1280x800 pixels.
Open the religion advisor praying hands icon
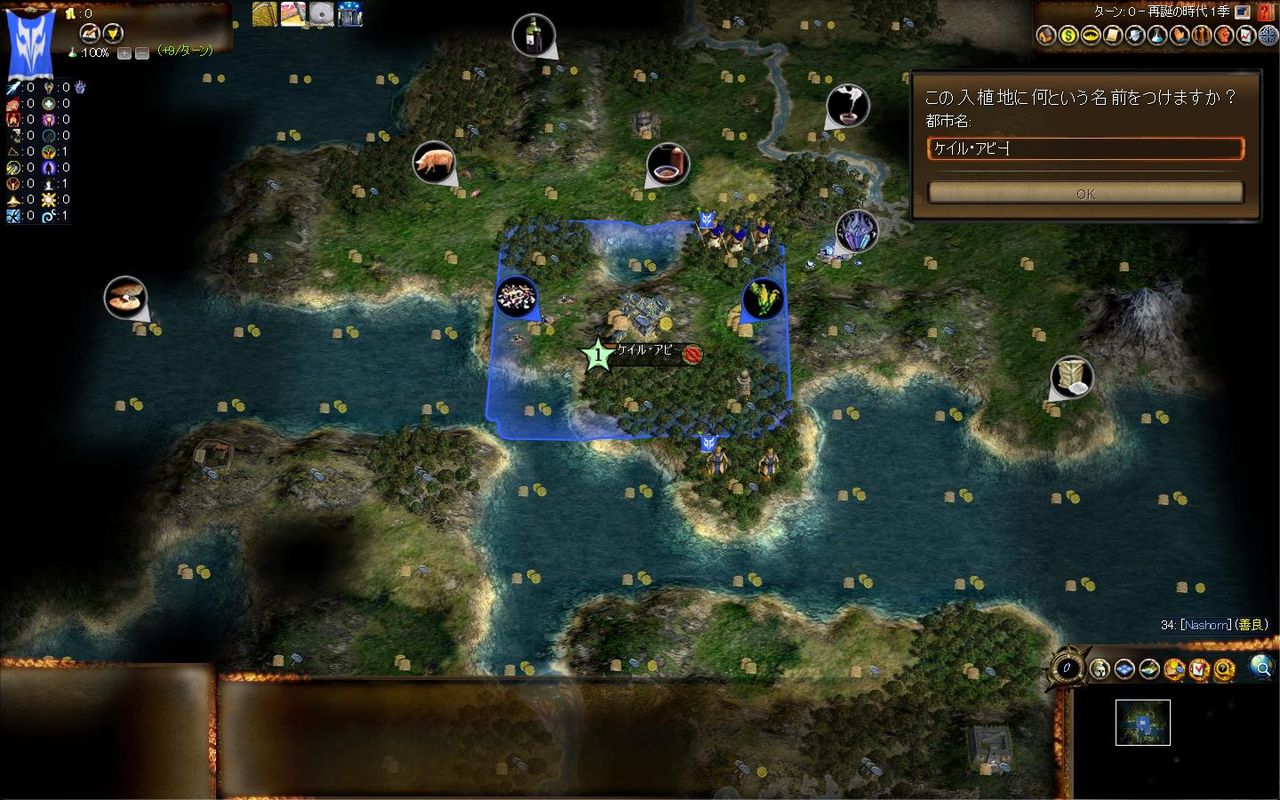click(x=1180, y=36)
